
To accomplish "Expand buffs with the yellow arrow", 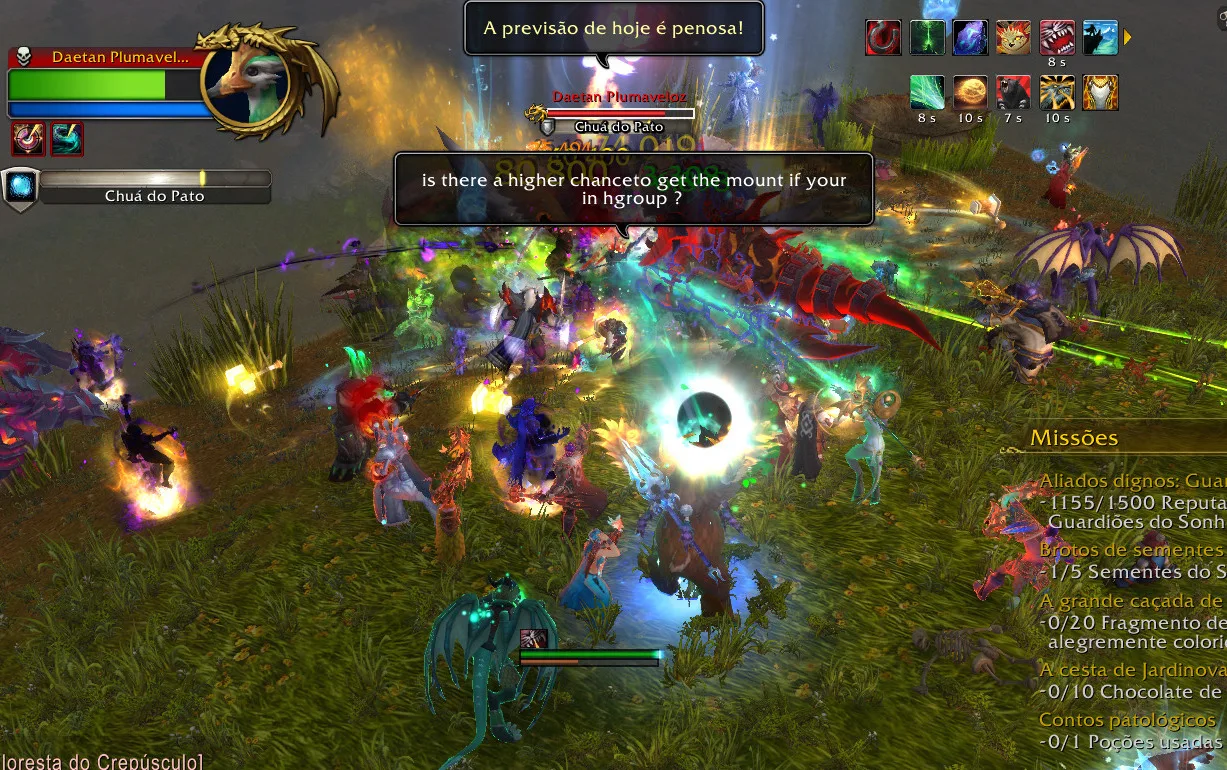I will click(x=1128, y=38).
